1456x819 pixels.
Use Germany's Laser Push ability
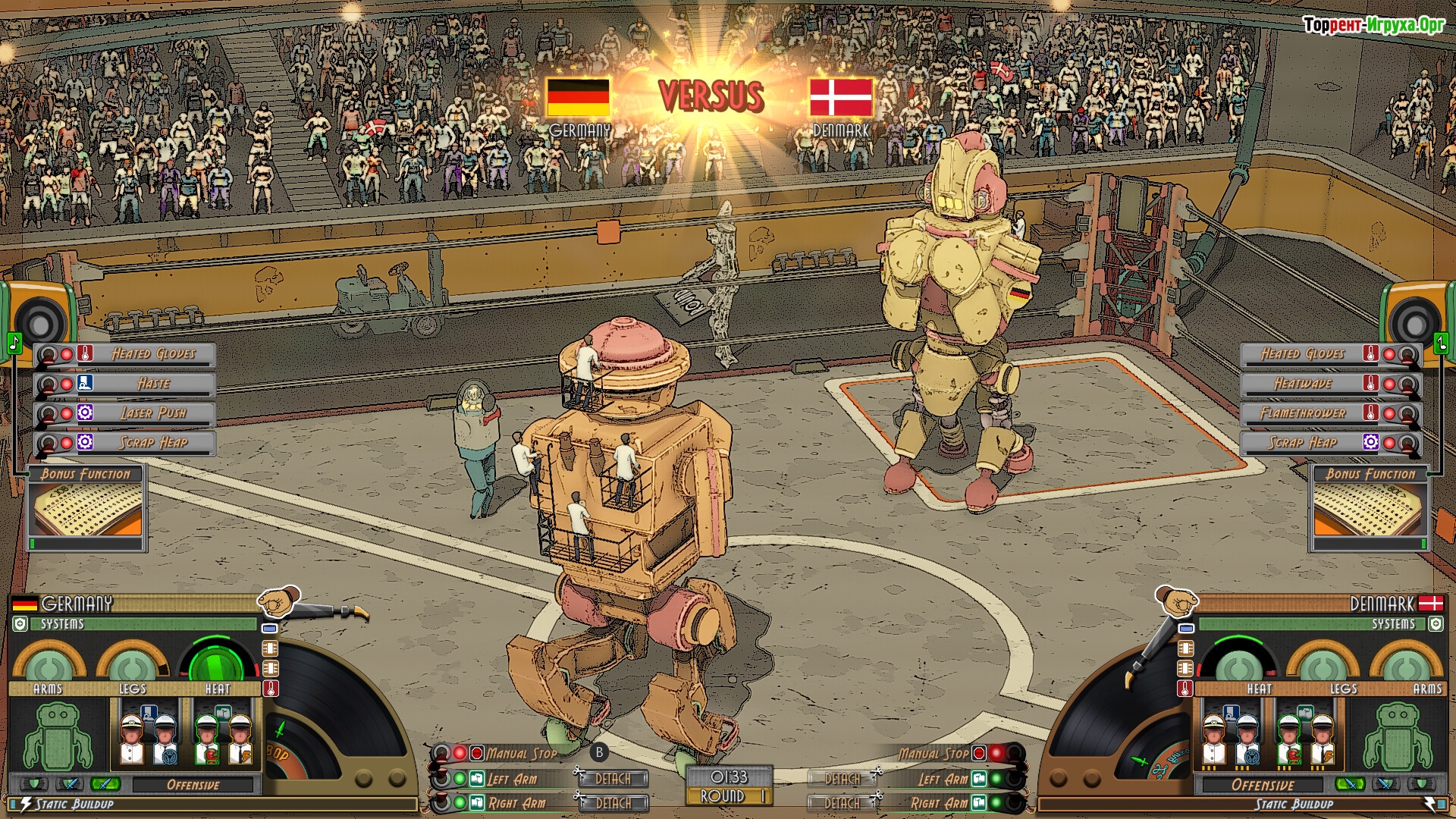click(x=153, y=413)
